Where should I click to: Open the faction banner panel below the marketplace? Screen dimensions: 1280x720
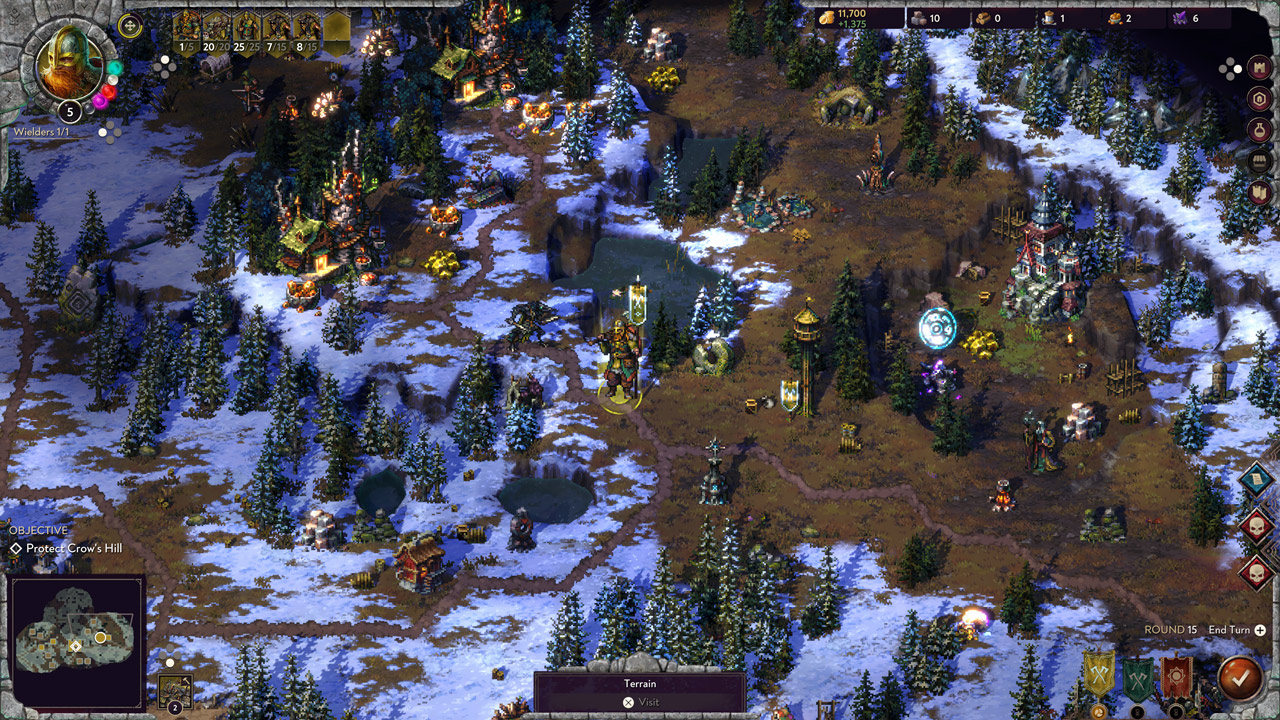[1258, 191]
